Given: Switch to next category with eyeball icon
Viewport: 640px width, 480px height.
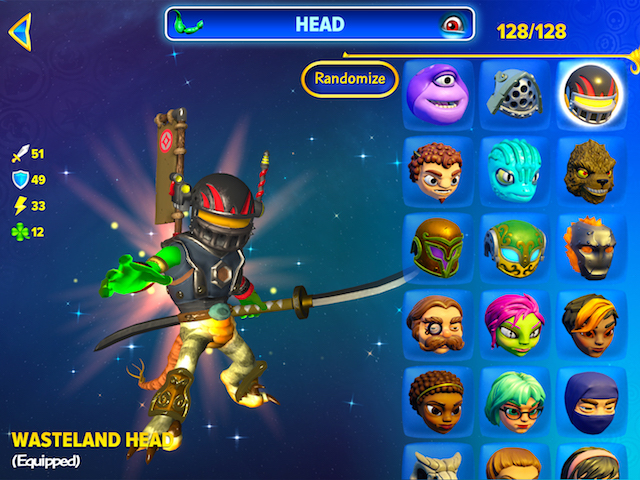Looking at the screenshot, I should pyautogui.click(x=453, y=24).
